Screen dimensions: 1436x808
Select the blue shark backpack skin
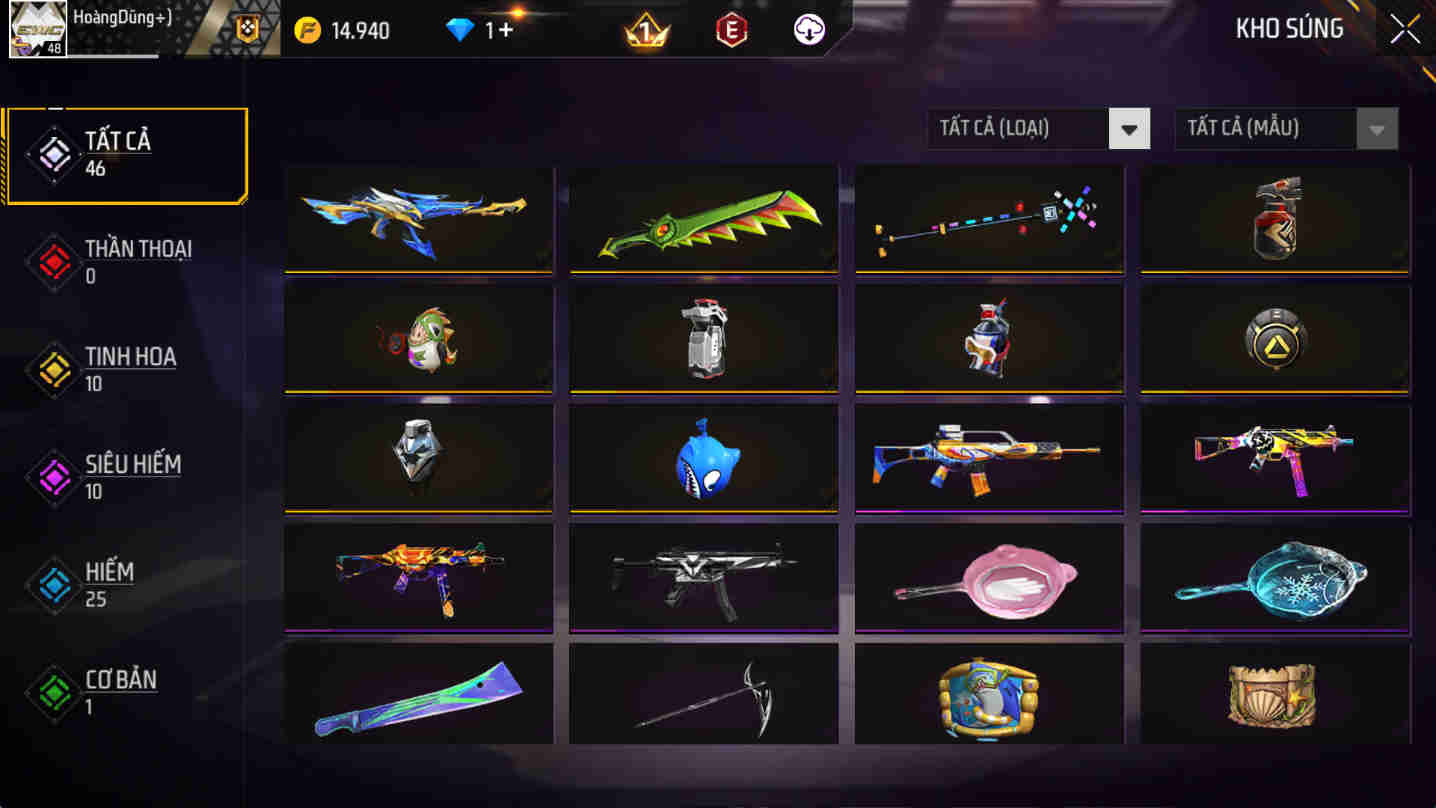(x=703, y=458)
